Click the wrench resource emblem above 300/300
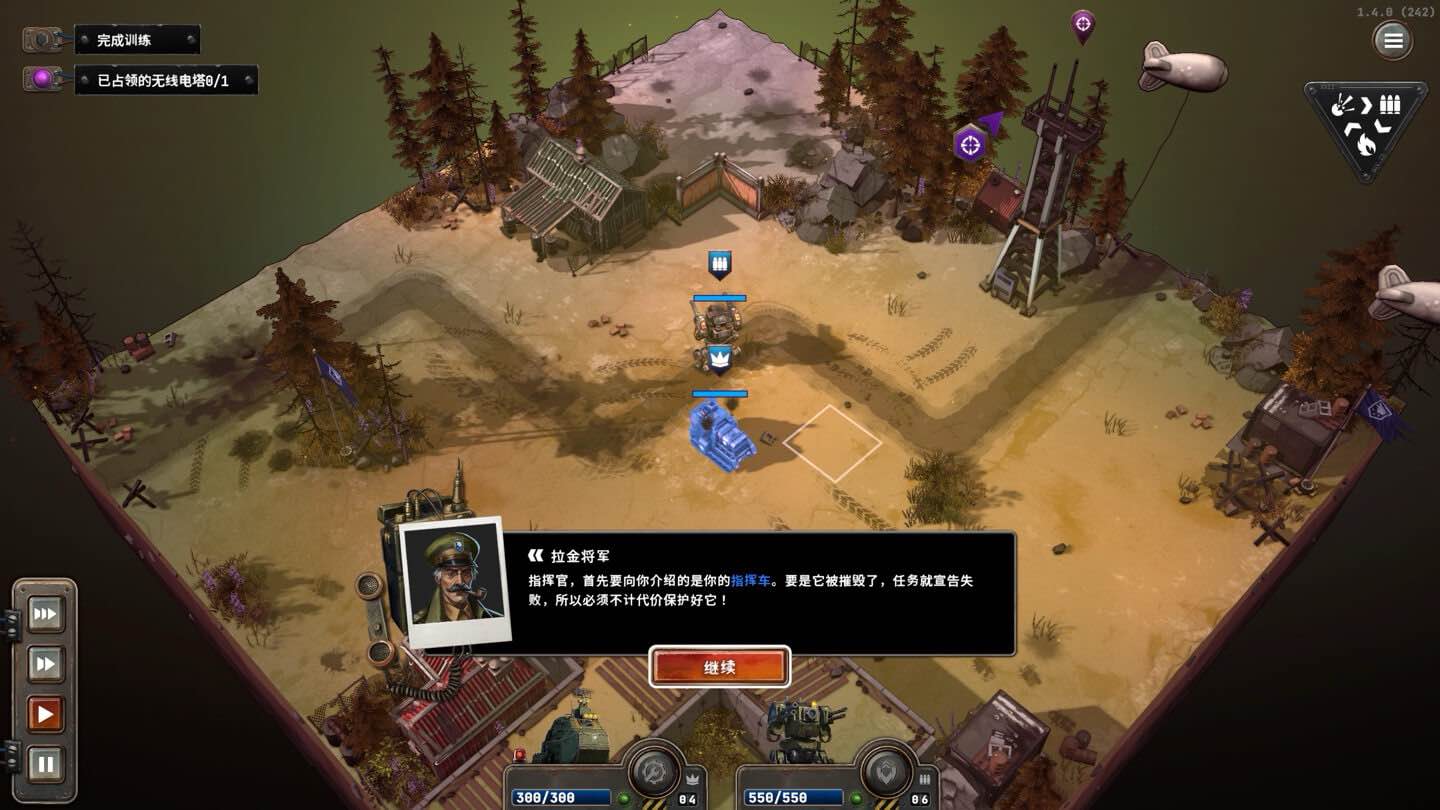 click(655, 773)
